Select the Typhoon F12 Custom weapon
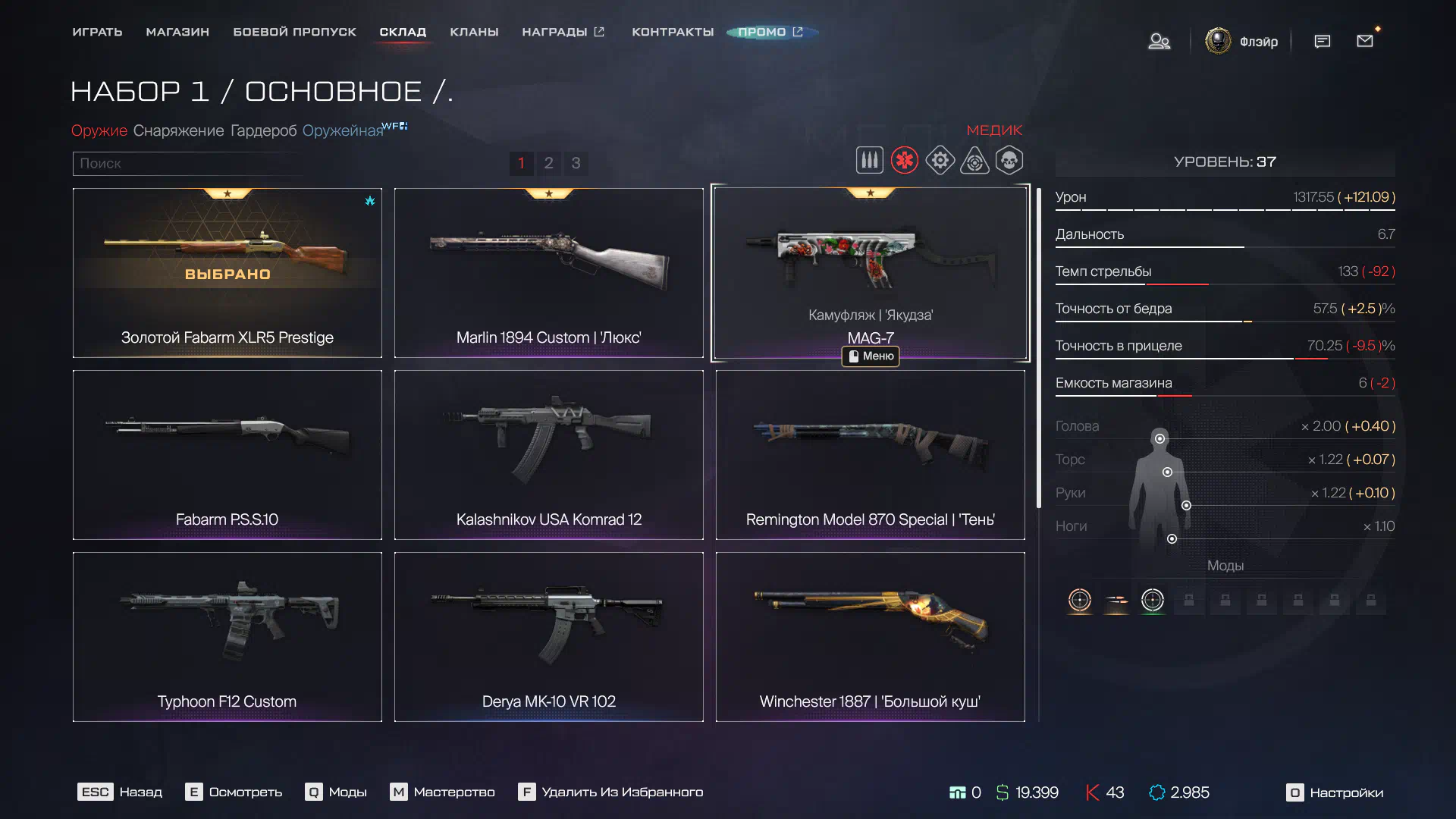 click(227, 636)
